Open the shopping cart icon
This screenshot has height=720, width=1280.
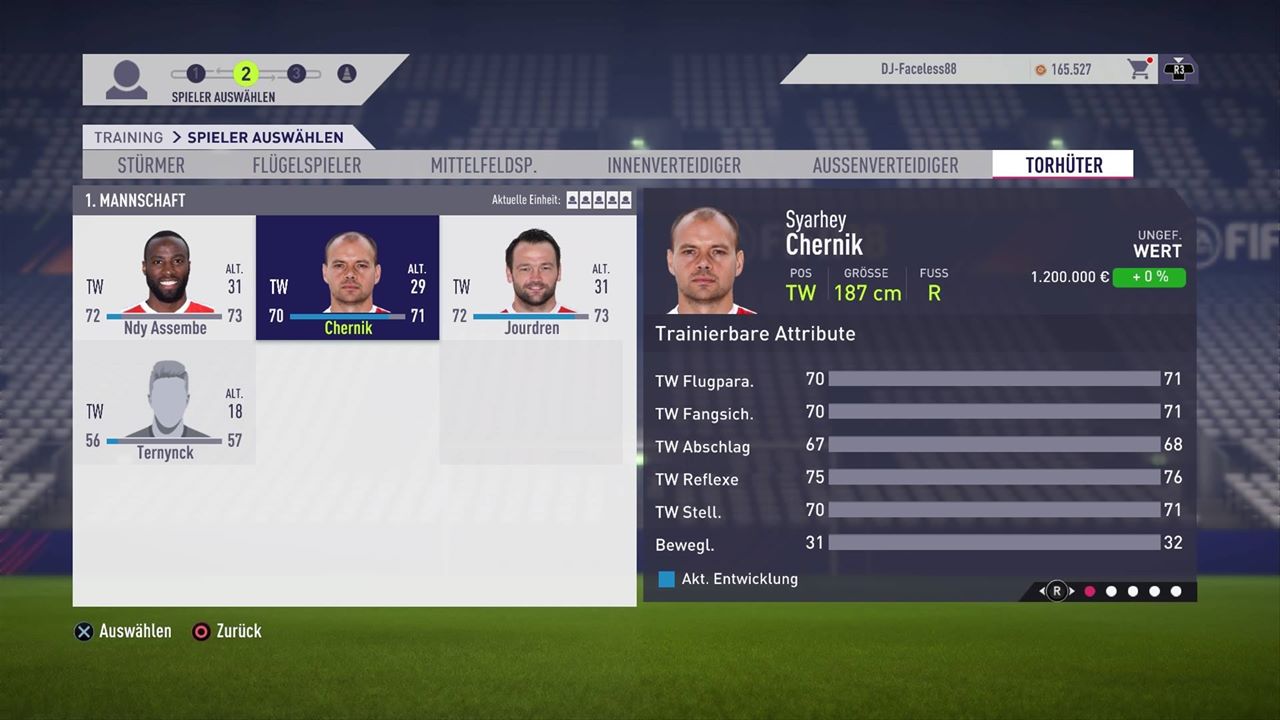tap(1138, 69)
